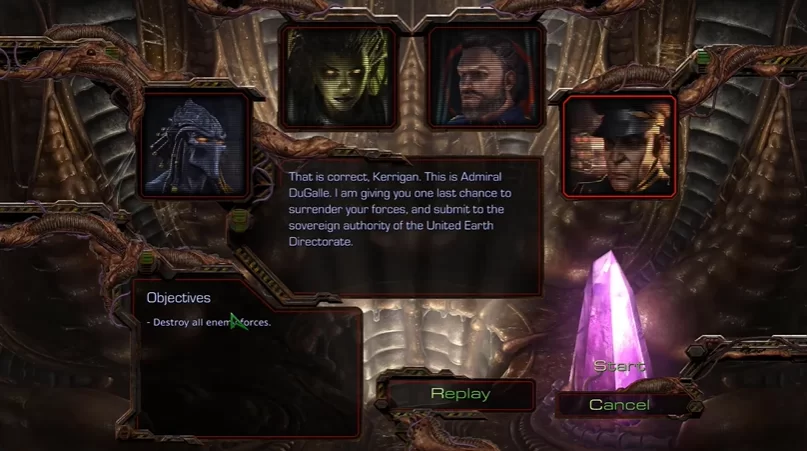Select Kerrigan's portrait

[340, 77]
